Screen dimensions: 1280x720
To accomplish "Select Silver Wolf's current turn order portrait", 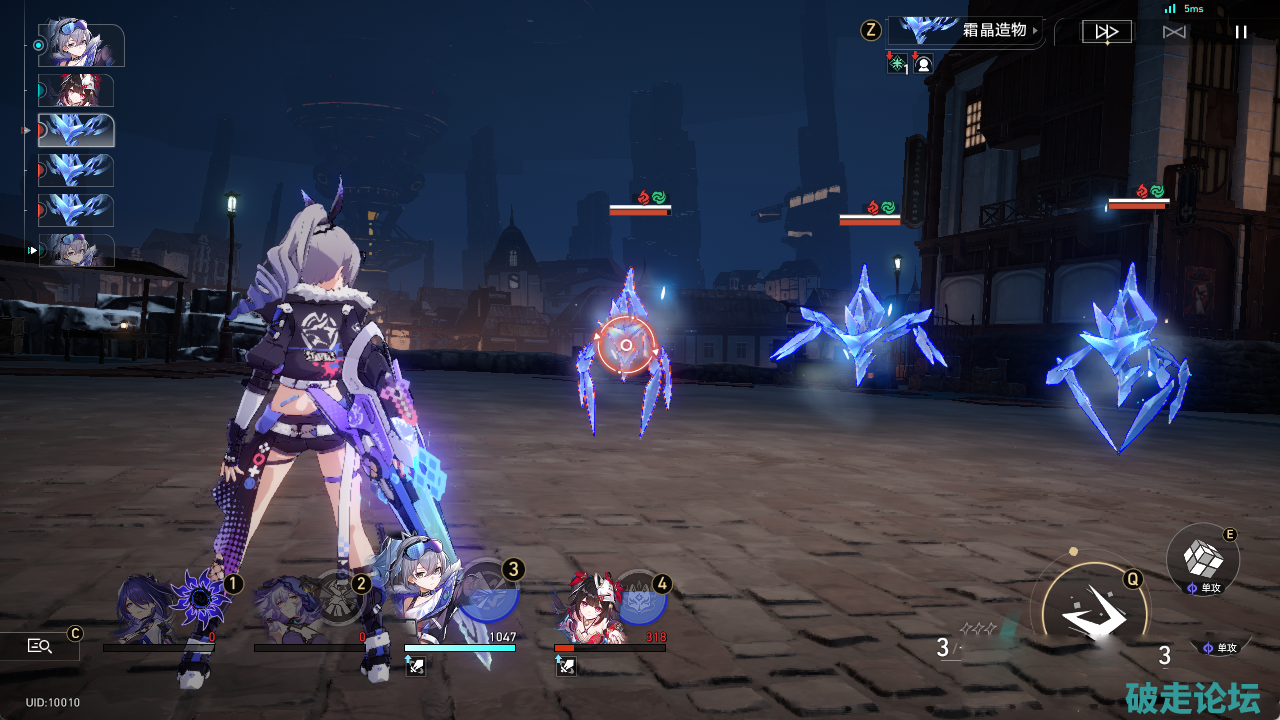I will coord(81,46).
